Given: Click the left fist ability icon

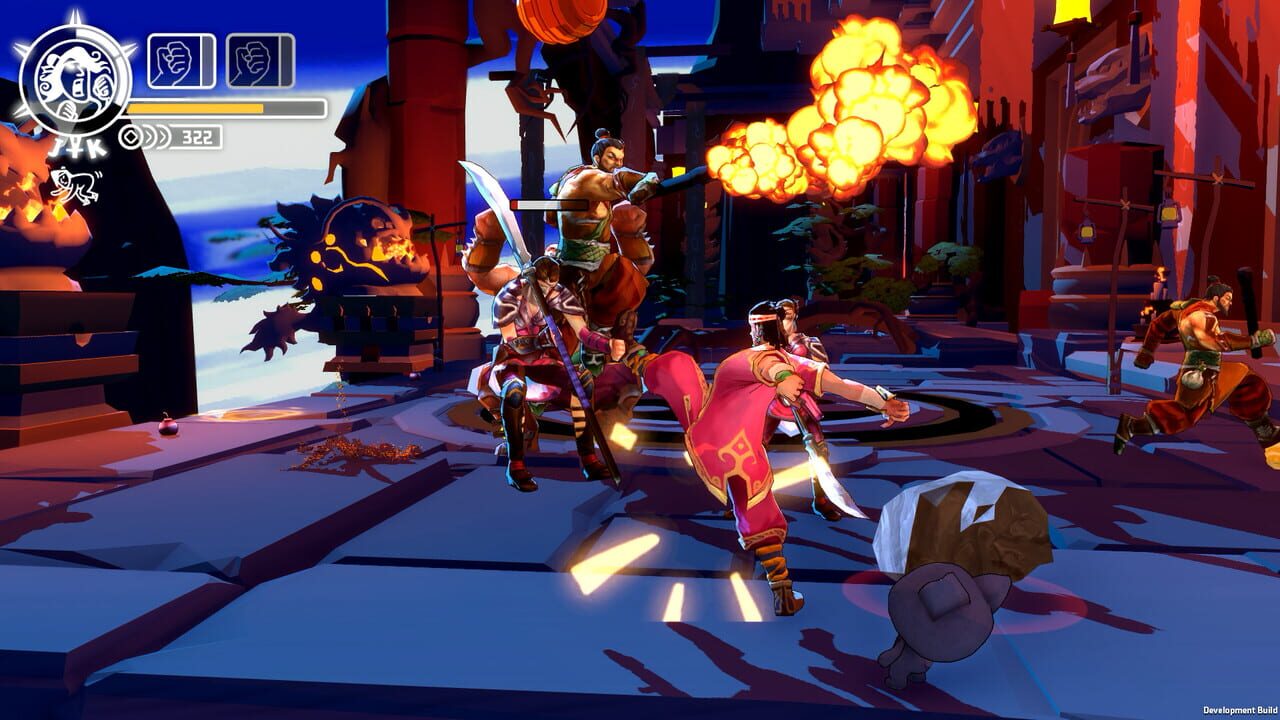Looking at the screenshot, I should click(x=172, y=61).
